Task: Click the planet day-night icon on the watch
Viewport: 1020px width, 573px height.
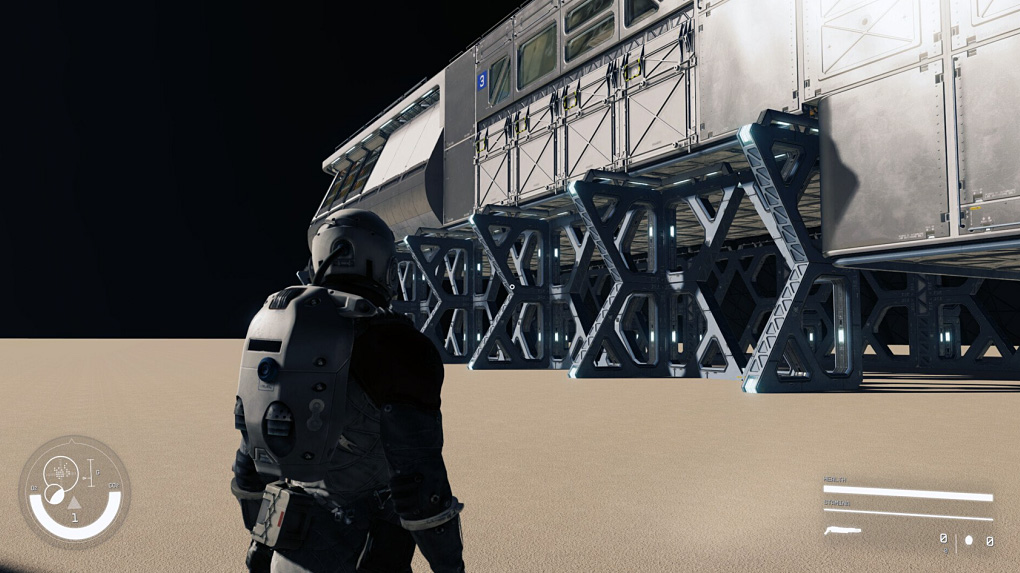Action: click(x=53, y=493)
